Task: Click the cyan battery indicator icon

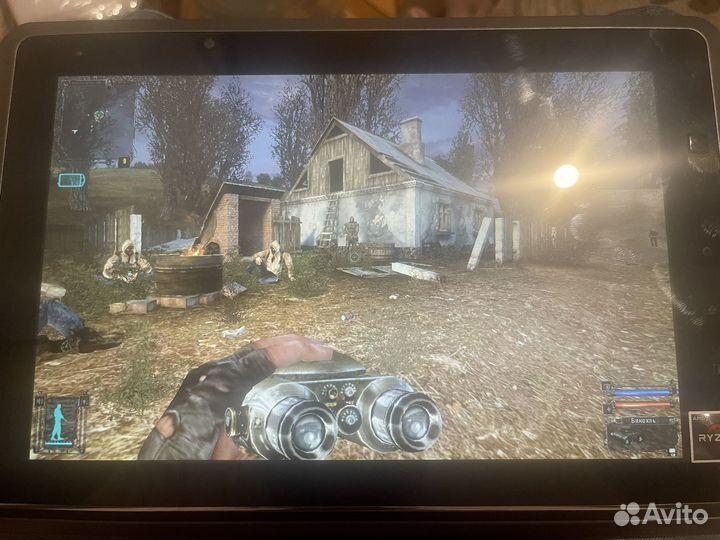Action: [72, 180]
